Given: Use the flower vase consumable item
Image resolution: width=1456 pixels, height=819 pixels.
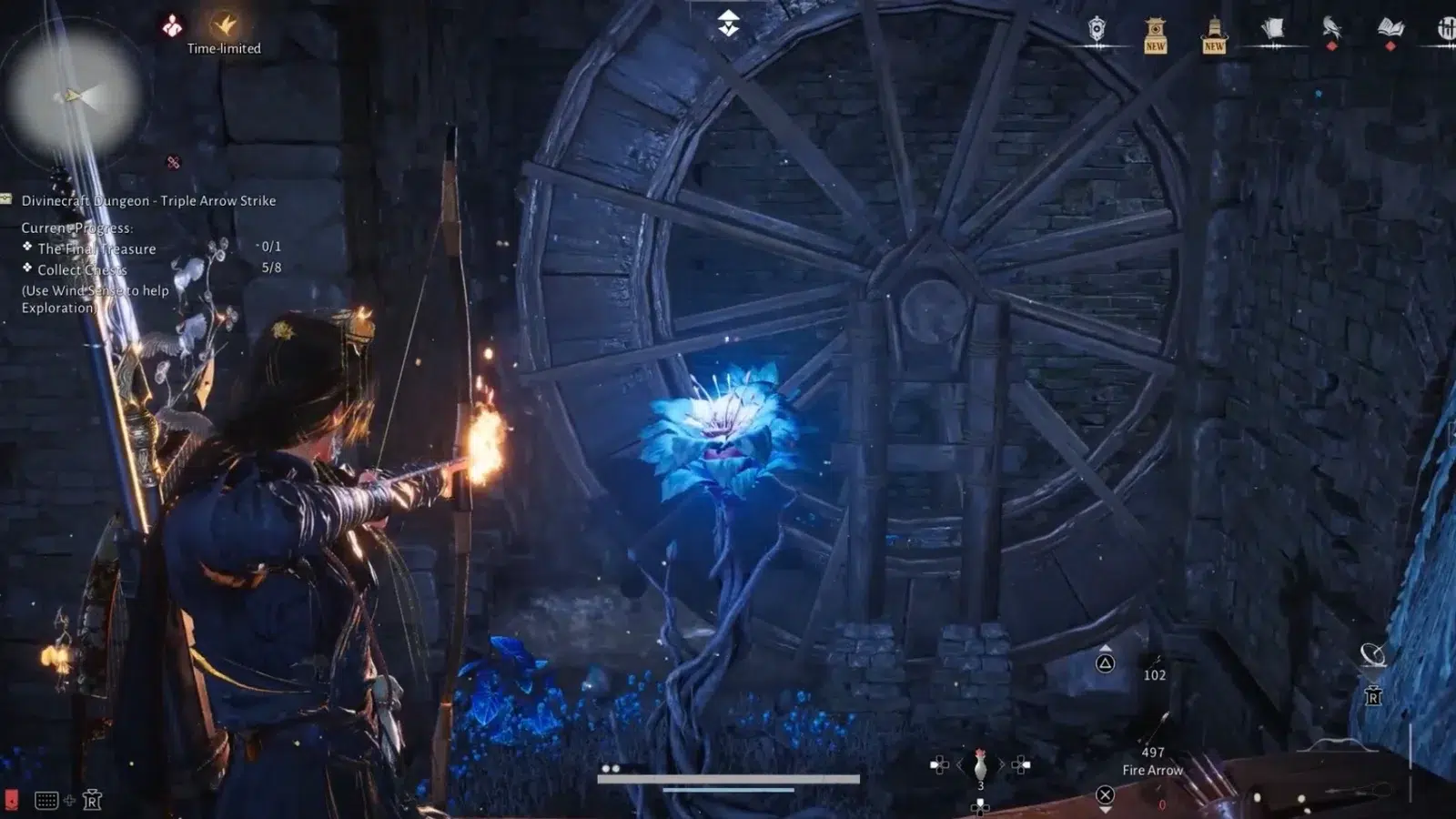Looking at the screenshot, I should (980, 764).
